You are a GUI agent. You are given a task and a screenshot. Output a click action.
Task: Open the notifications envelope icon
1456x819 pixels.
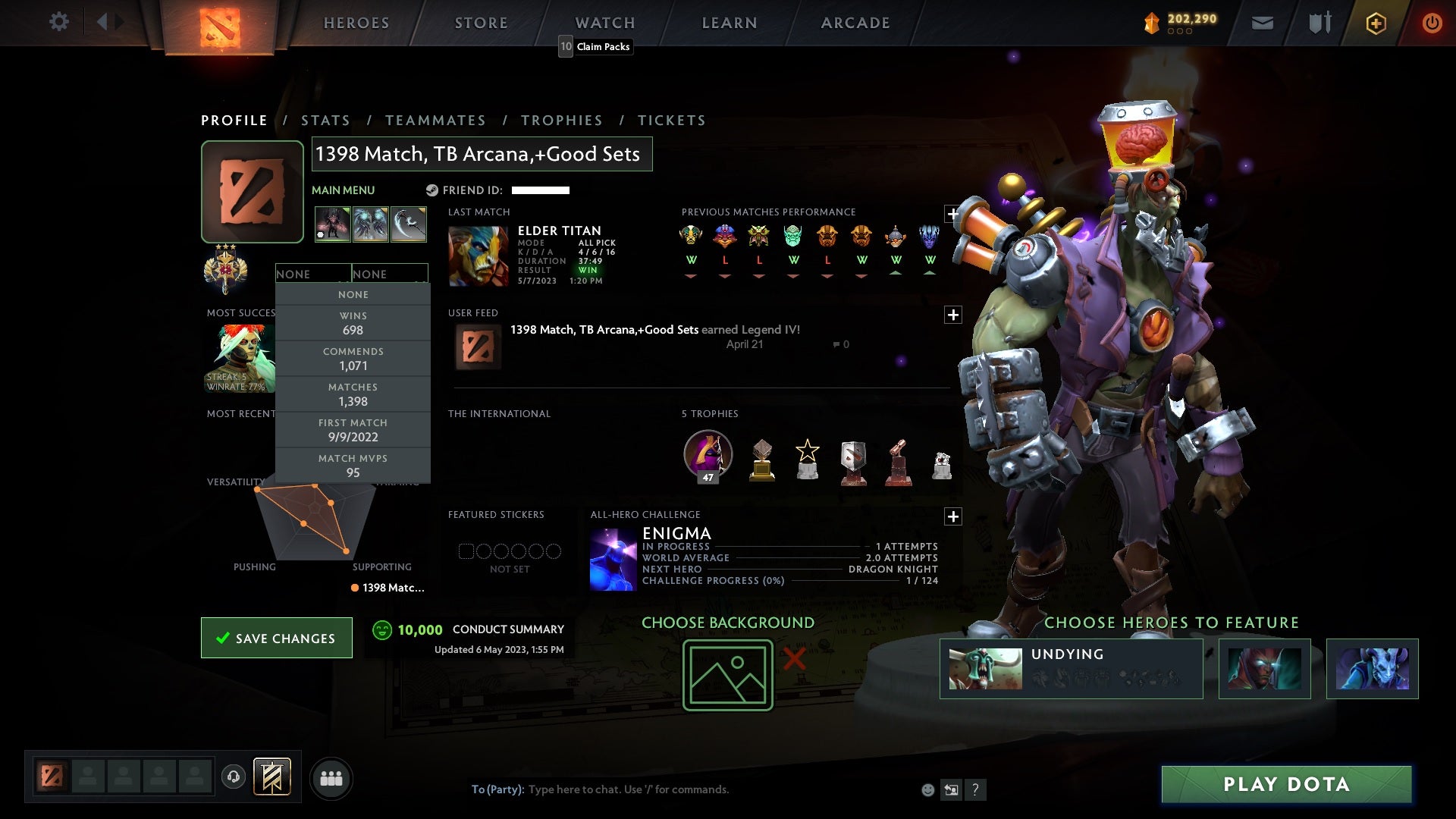pos(1262,22)
